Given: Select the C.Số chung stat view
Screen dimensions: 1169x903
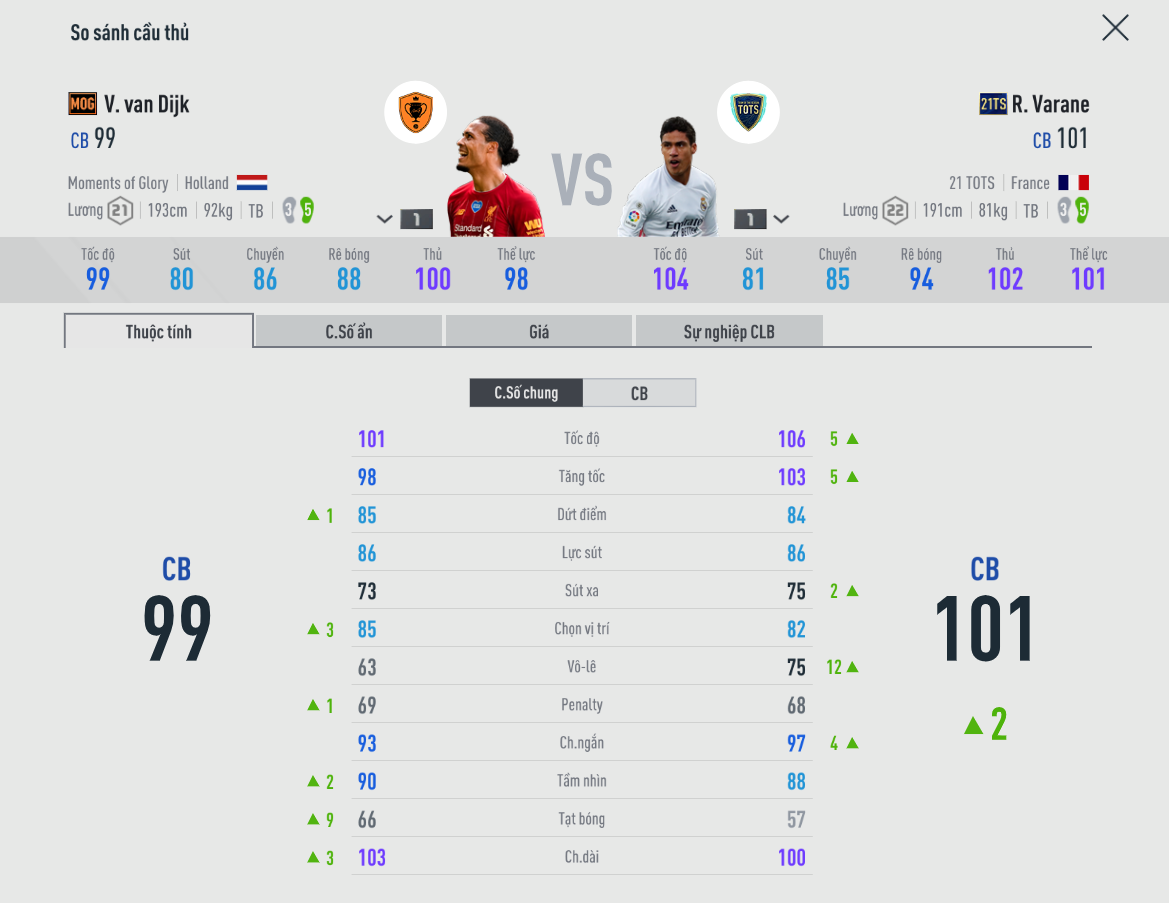Looking at the screenshot, I should click(x=526, y=393).
